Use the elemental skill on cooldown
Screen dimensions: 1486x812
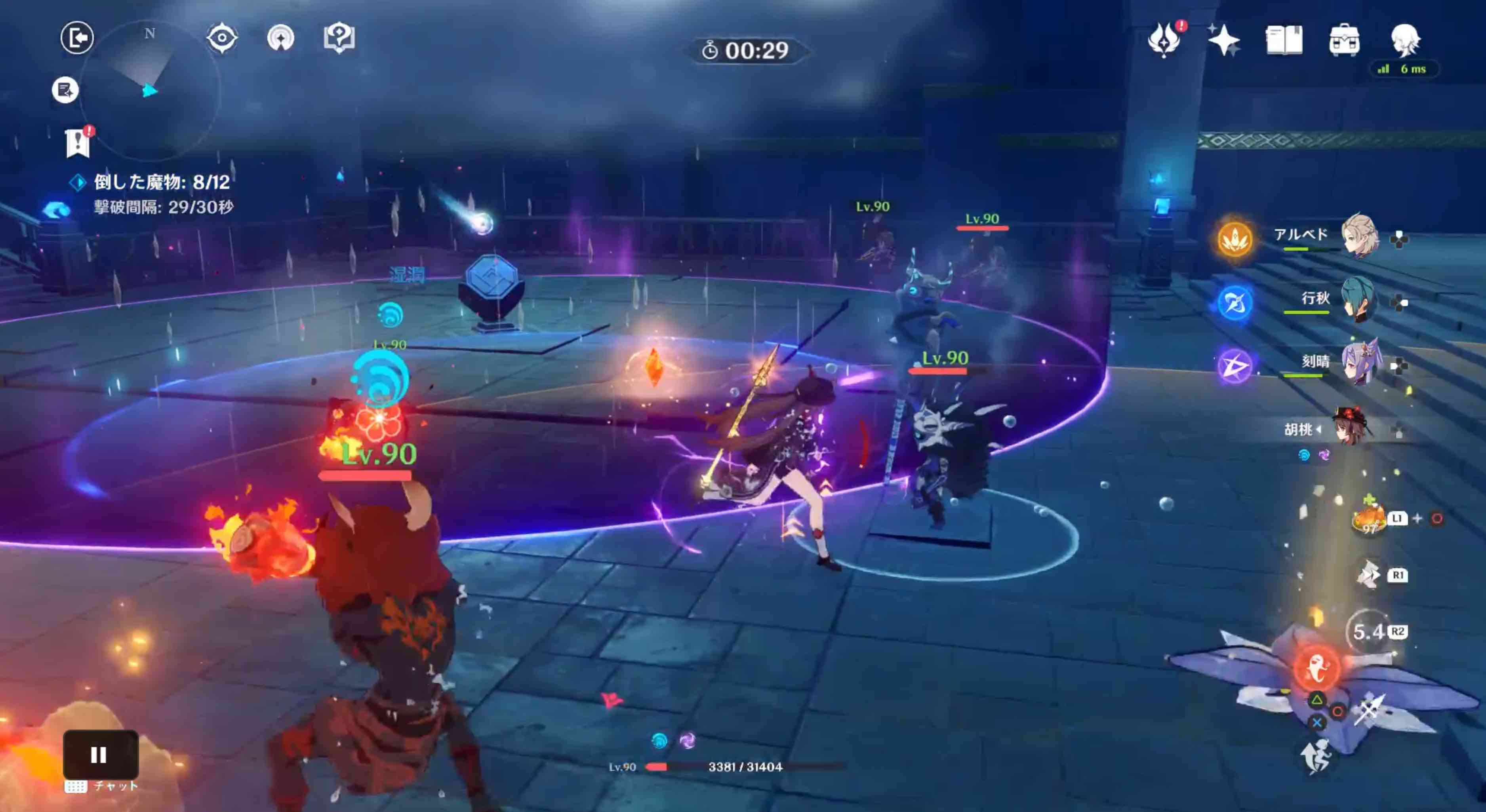pyautogui.click(x=1369, y=632)
